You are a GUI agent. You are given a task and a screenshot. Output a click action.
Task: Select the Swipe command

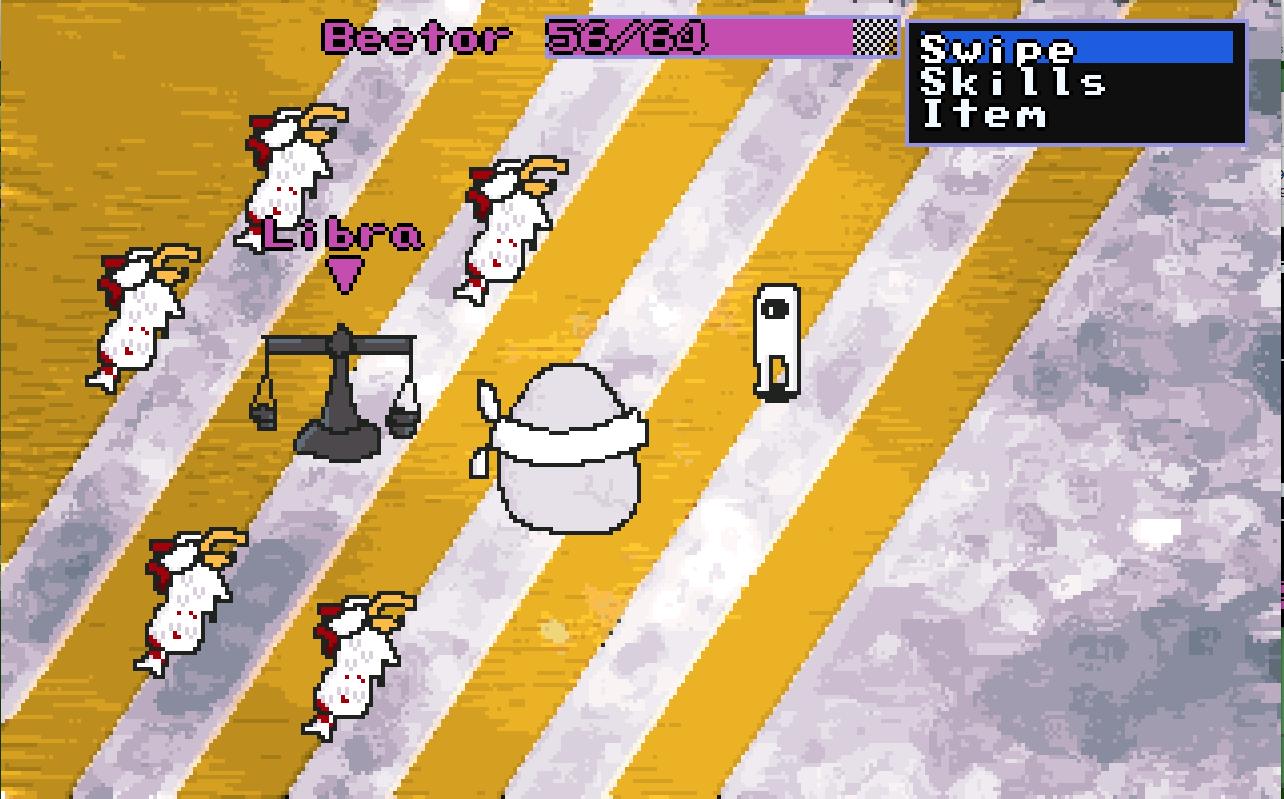pyautogui.click(x=998, y=47)
